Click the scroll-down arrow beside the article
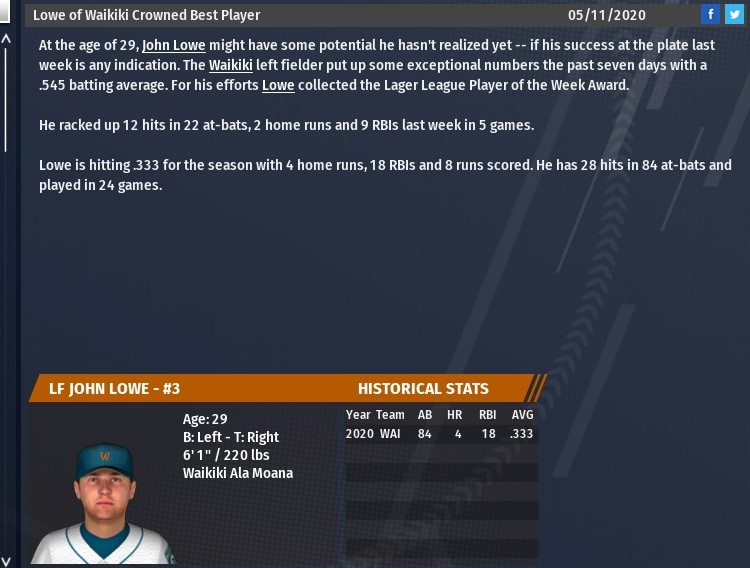The height and width of the screenshot is (568, 750). pos(7,560)
